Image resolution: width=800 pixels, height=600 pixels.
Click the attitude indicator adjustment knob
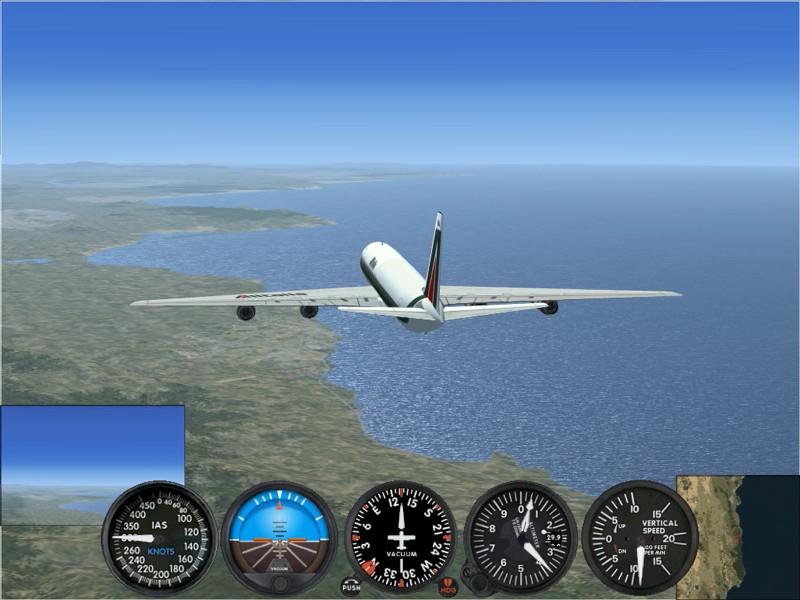pos(279,583)
